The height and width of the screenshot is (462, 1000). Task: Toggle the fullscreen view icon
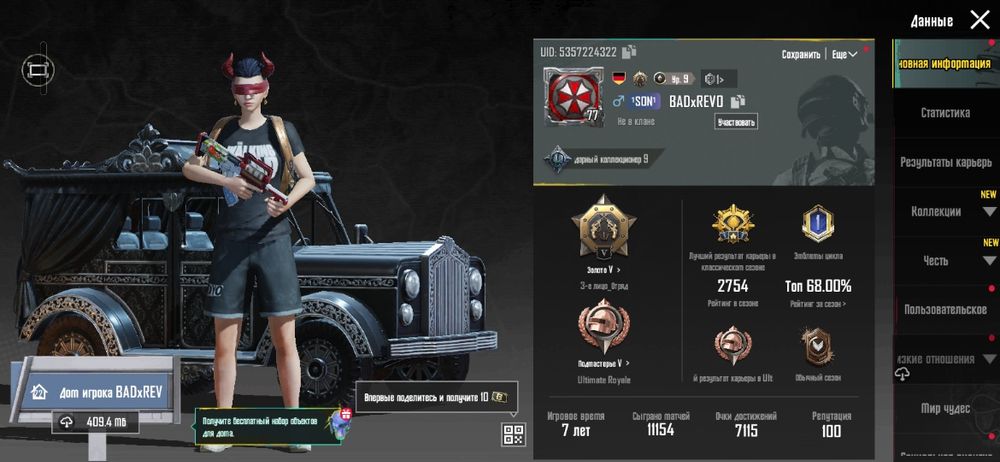click(38, 70)
